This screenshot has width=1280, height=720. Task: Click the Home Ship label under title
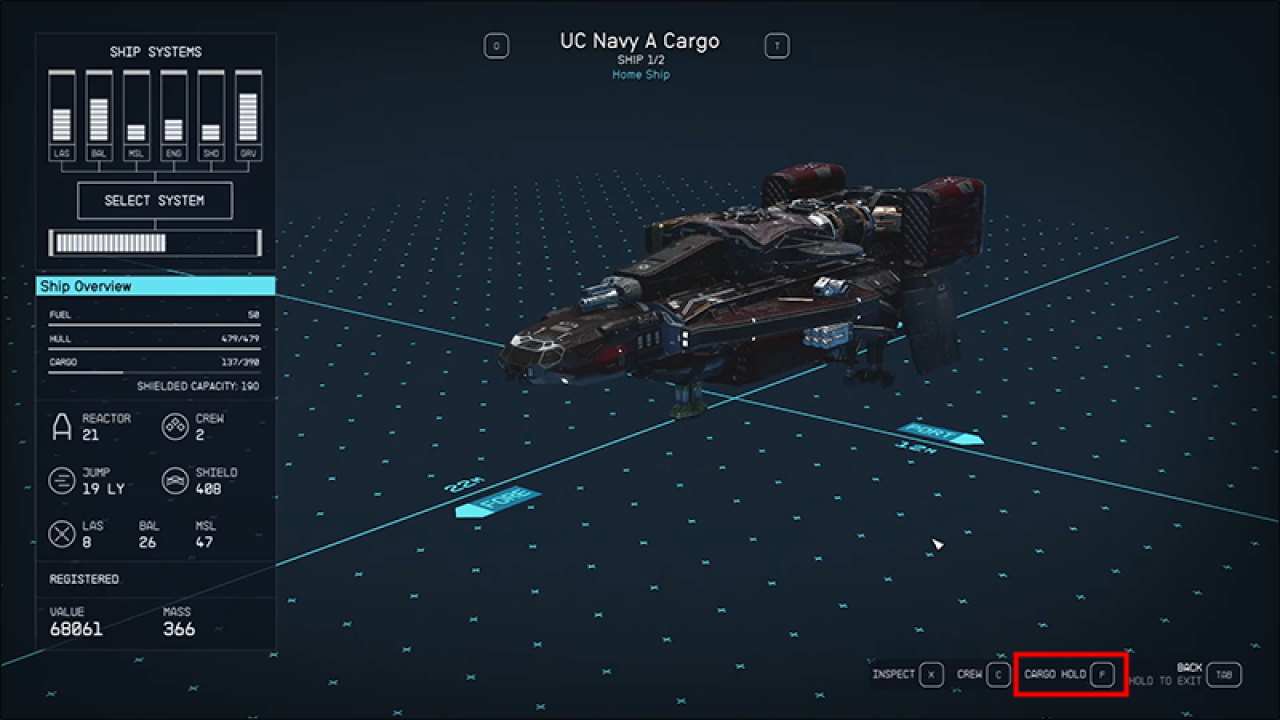[640, 74]
